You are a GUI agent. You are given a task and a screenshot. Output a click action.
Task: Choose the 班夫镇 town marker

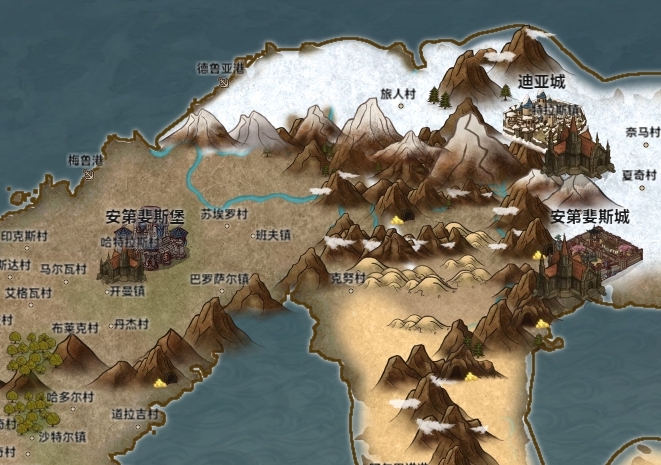point(253,236)
